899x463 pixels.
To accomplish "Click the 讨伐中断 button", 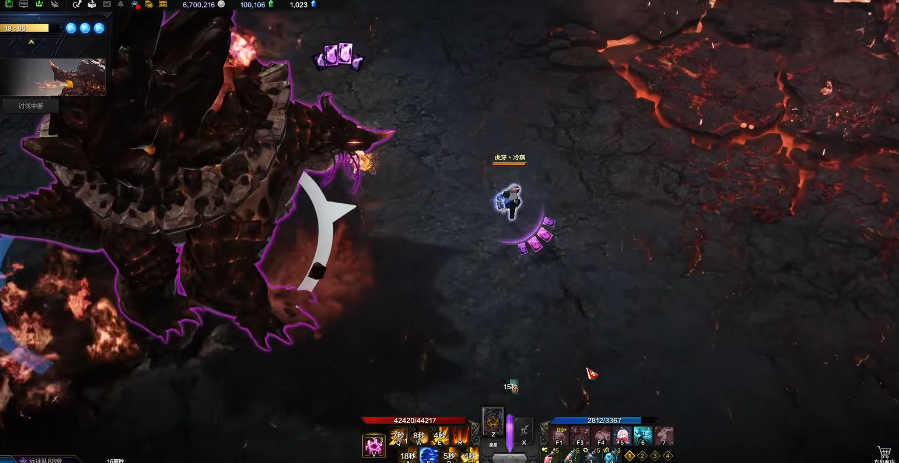I will 30,105.
